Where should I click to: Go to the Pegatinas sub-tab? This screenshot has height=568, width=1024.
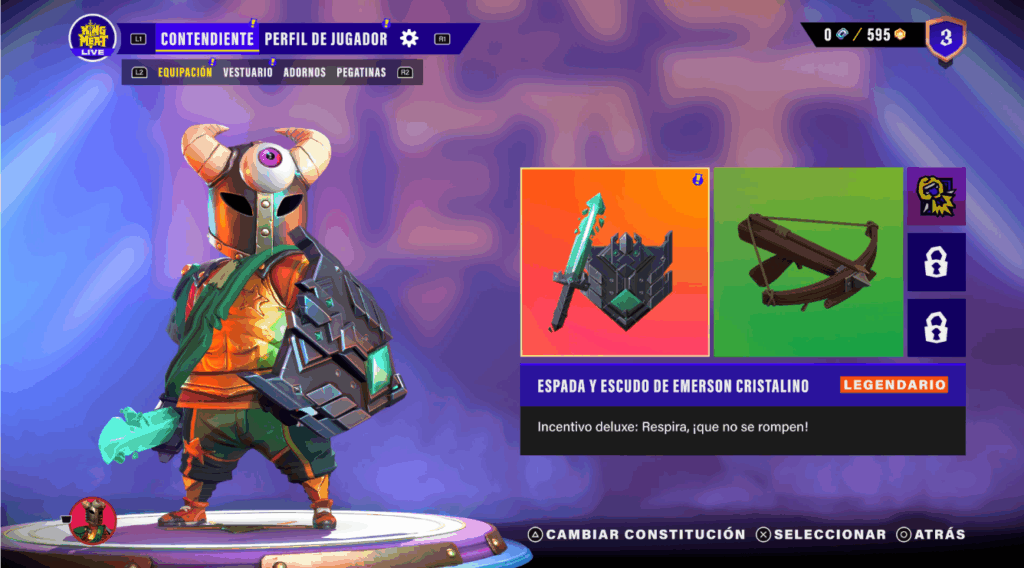click(x=361, y=73)
